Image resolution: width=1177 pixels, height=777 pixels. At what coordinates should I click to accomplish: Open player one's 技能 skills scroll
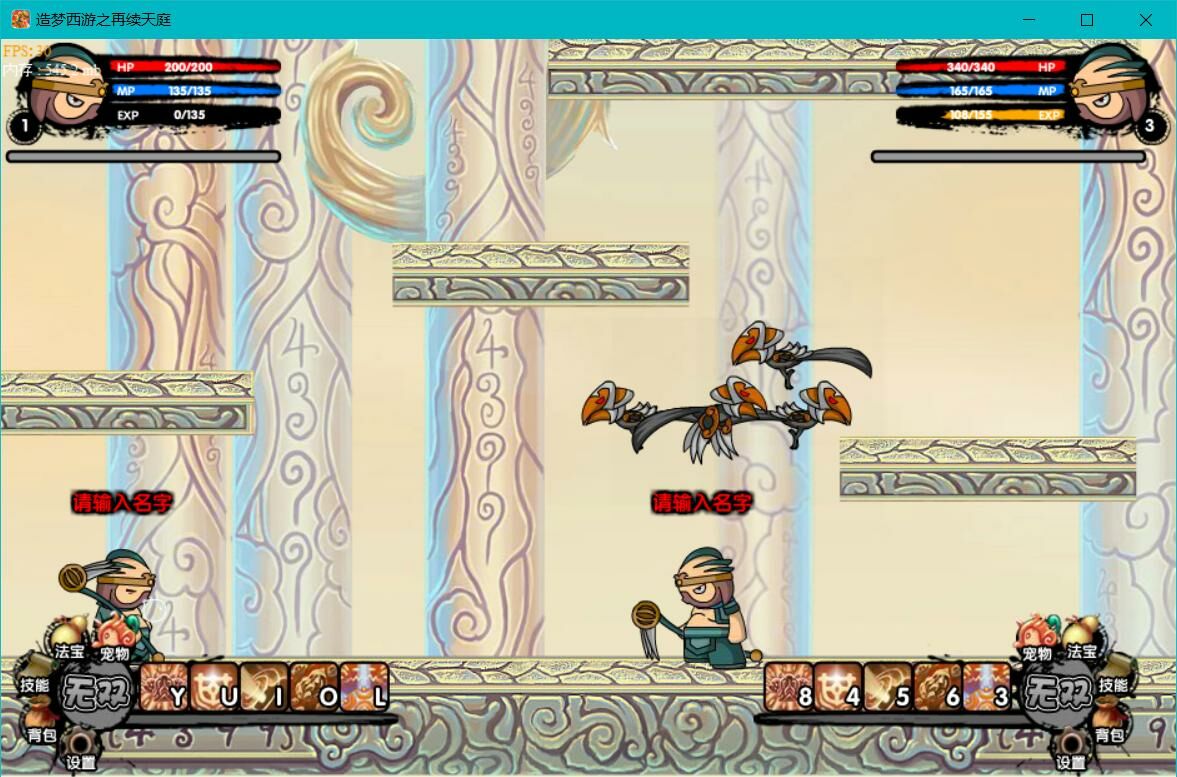point(36,676)
